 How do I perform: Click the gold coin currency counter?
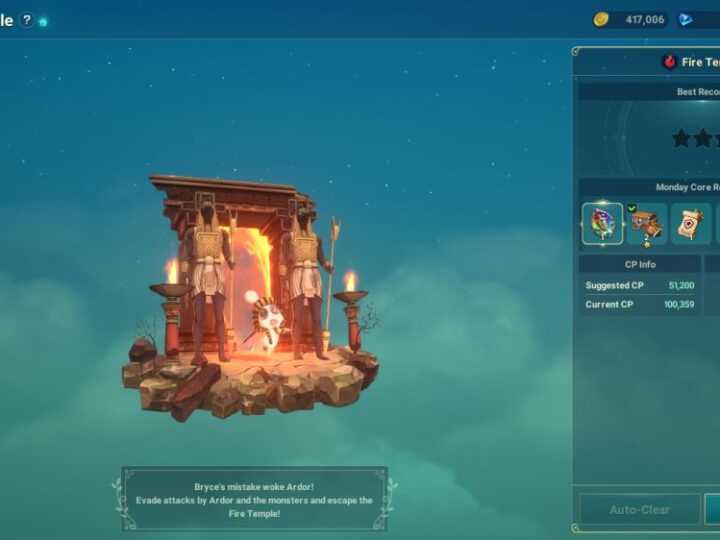pyautogui.click(x=631, y=19)
